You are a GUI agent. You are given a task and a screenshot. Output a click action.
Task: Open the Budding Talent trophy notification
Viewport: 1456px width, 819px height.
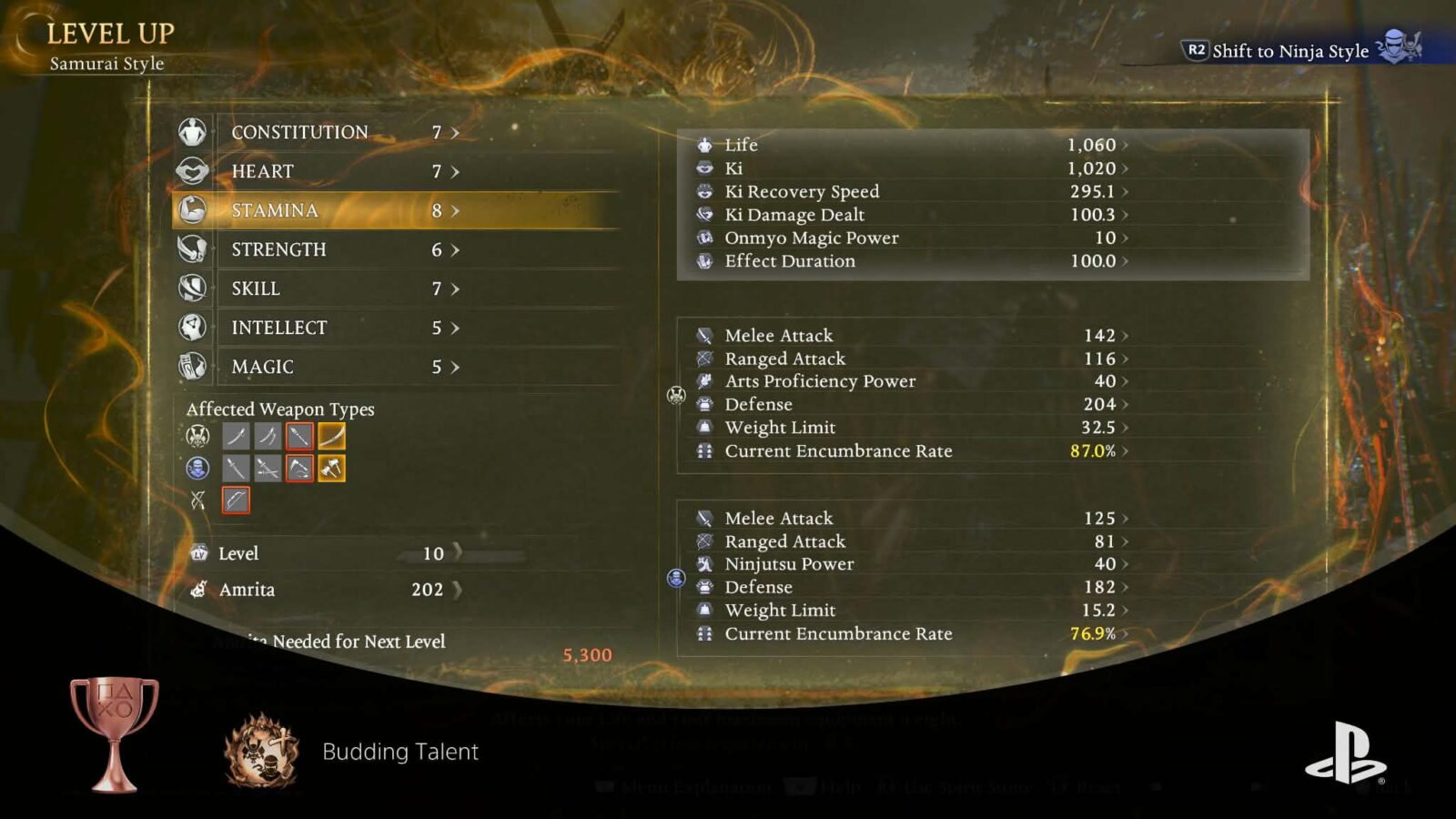pyautogui.click(x=399, y=752)
